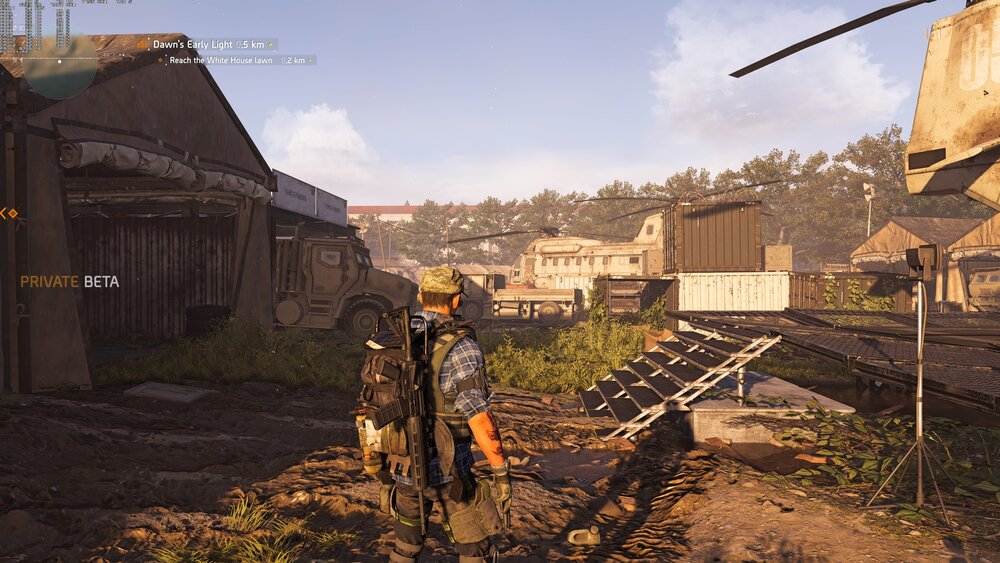
Task: Click the orange diamond waypoint marker
Action: click(8, 213)
